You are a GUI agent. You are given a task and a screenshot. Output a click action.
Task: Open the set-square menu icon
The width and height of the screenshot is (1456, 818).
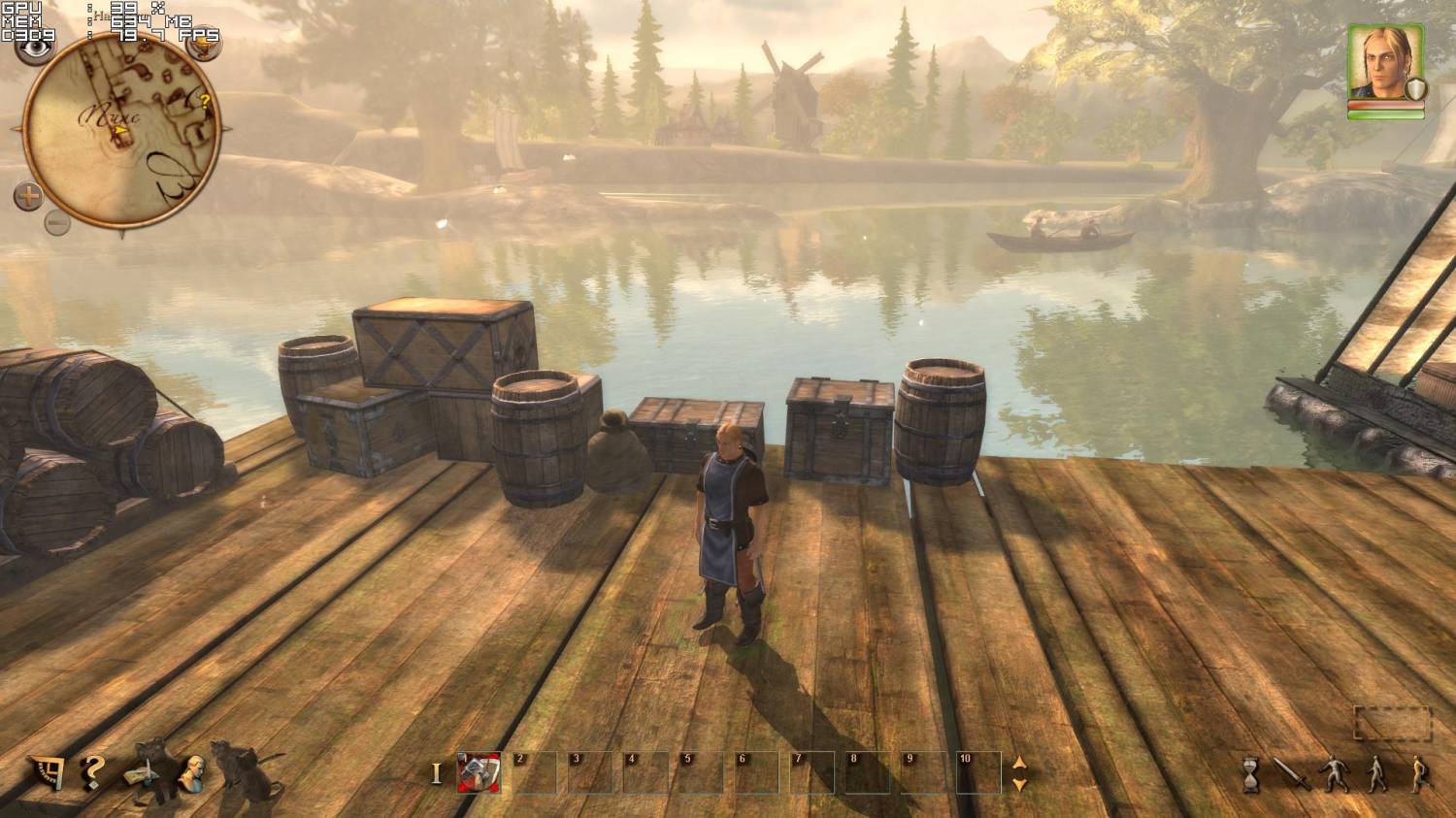[x=45, y=771]
